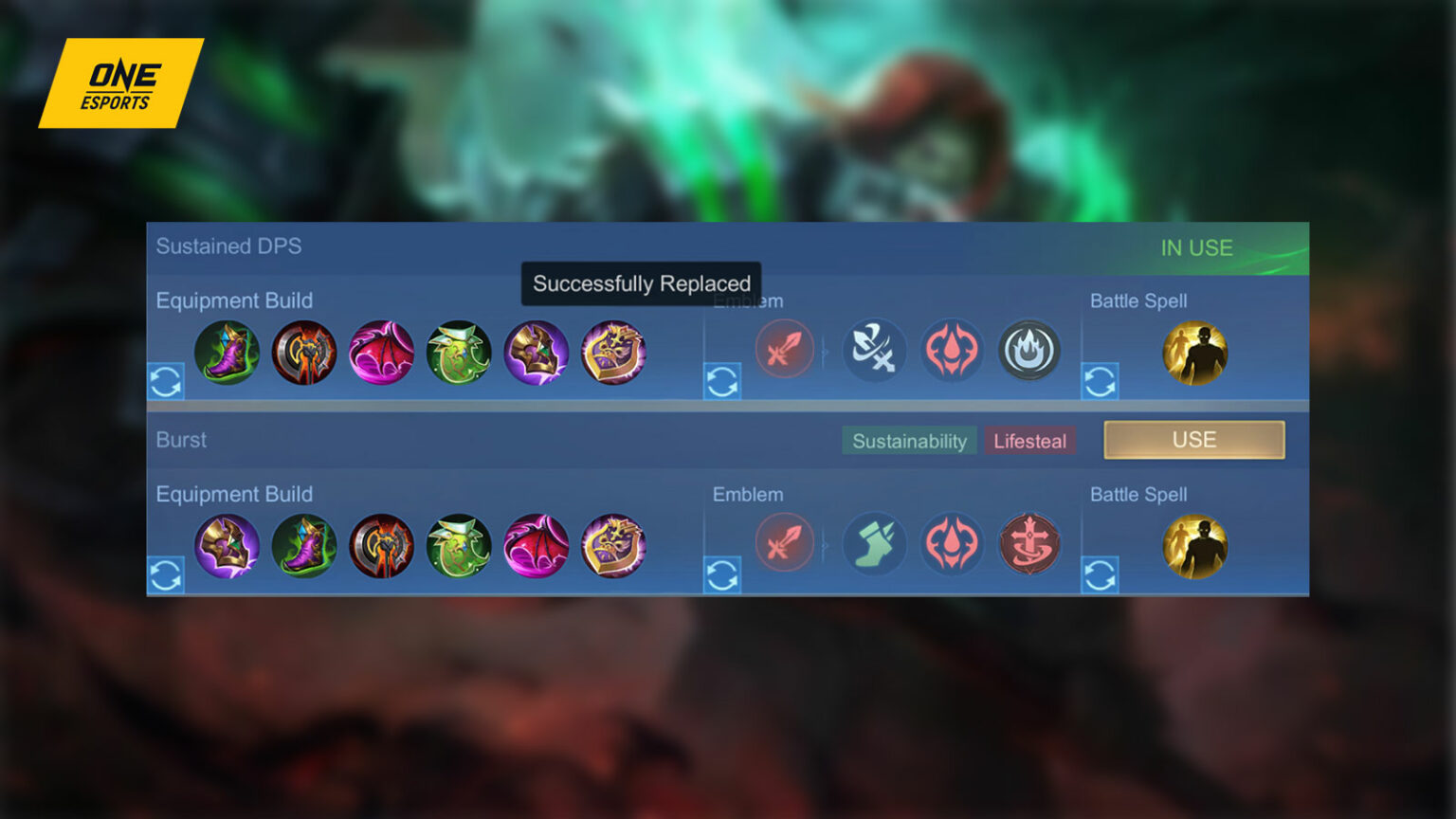
Task: Select the golden boots item starting the Burst build
Action: (x=227, y=545)
